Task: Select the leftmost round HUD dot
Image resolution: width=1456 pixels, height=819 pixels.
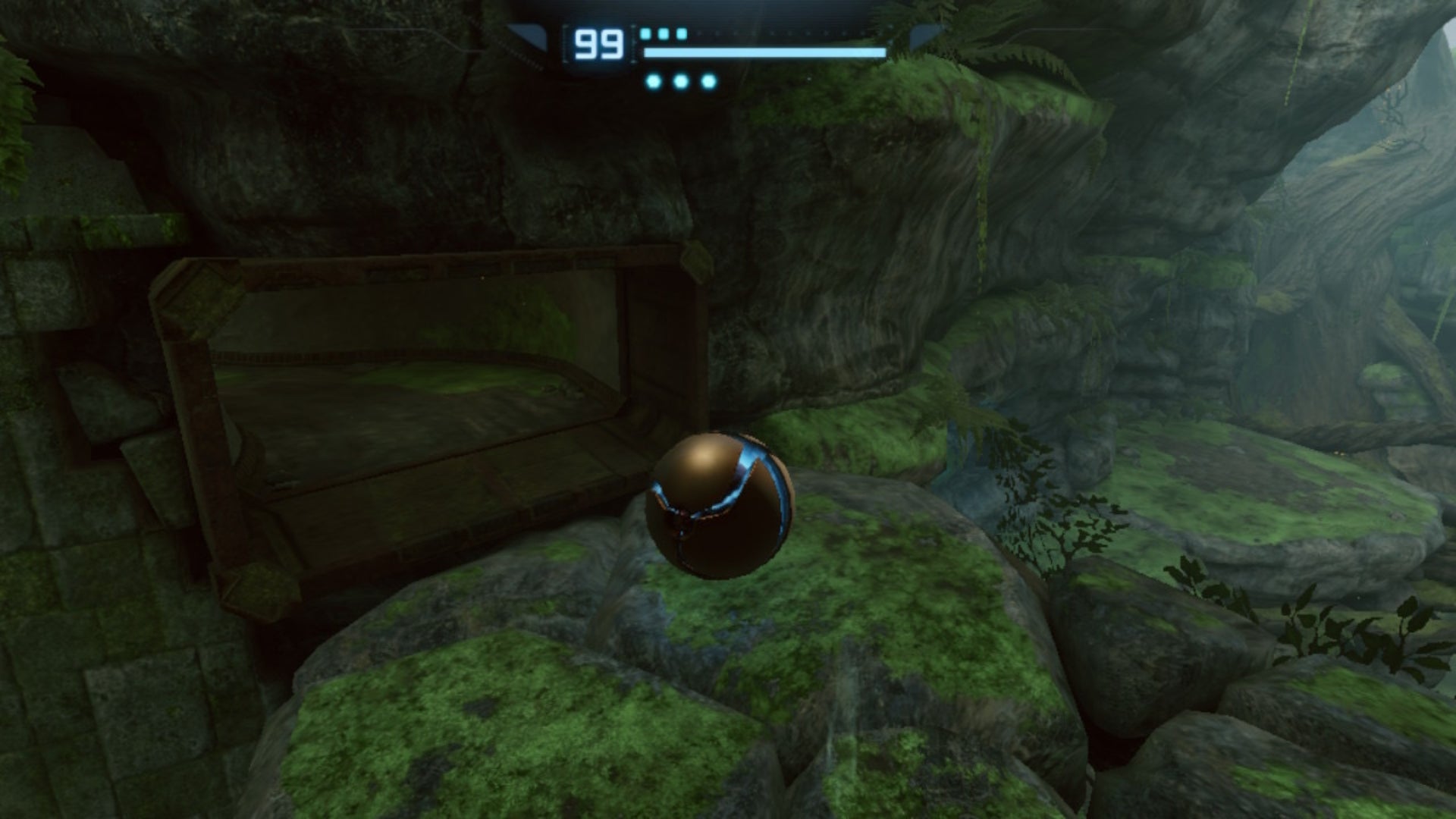Action: [x=654, y=81]
